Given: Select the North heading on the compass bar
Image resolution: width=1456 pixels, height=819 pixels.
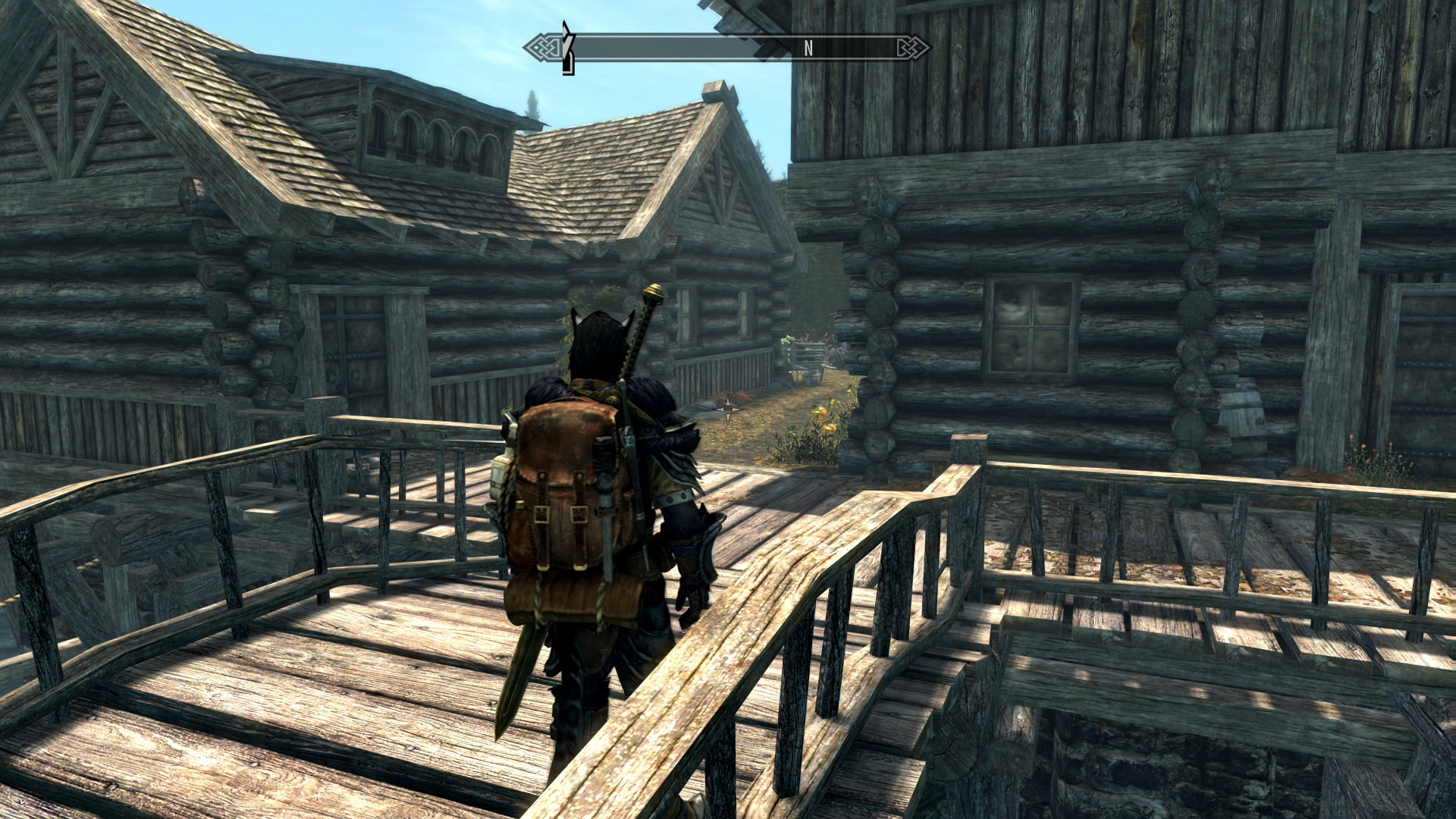Looking at the screenshot, I should coord(808,49).
